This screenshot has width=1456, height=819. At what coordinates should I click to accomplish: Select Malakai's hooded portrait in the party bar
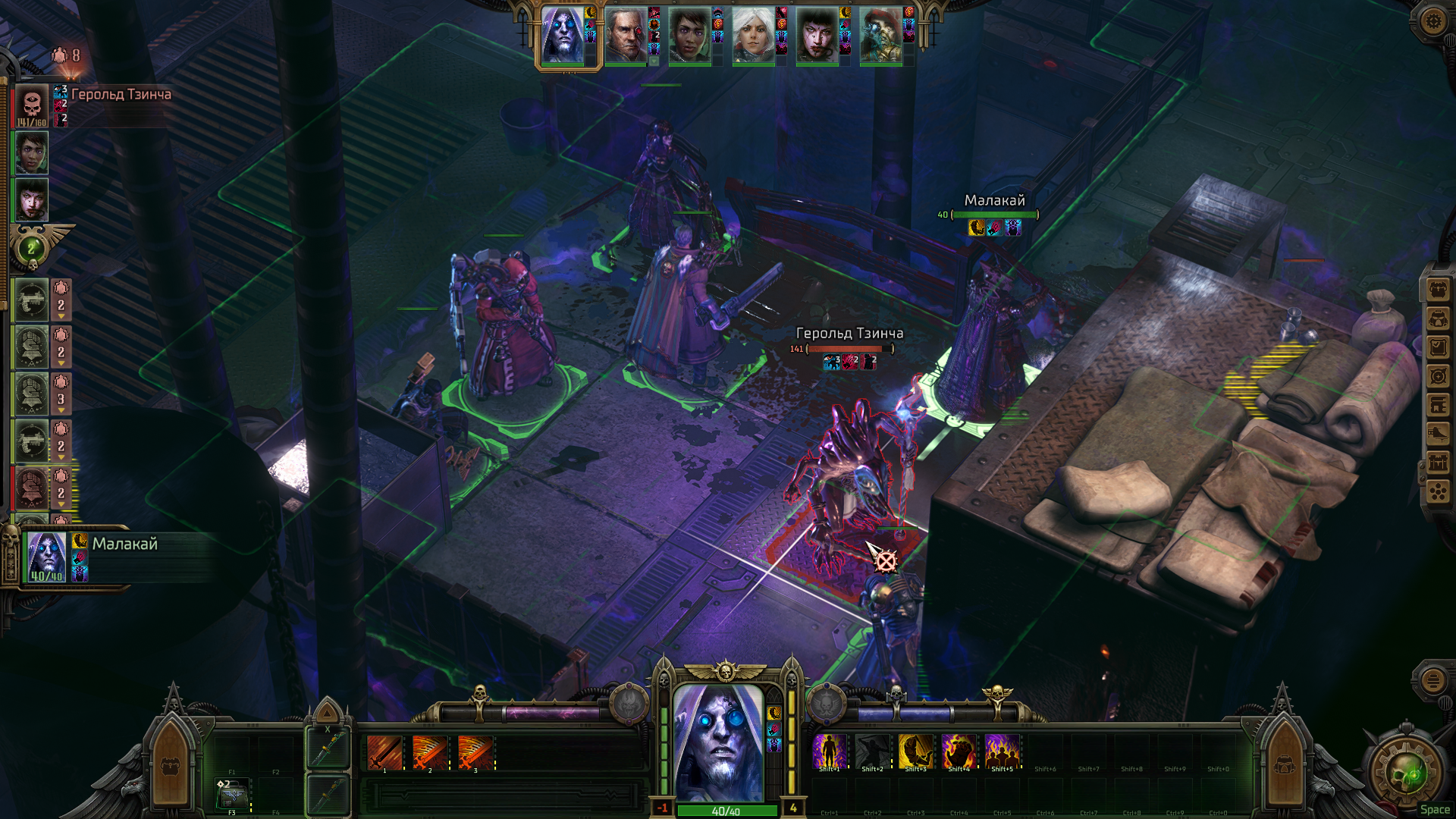click(563, 36)
